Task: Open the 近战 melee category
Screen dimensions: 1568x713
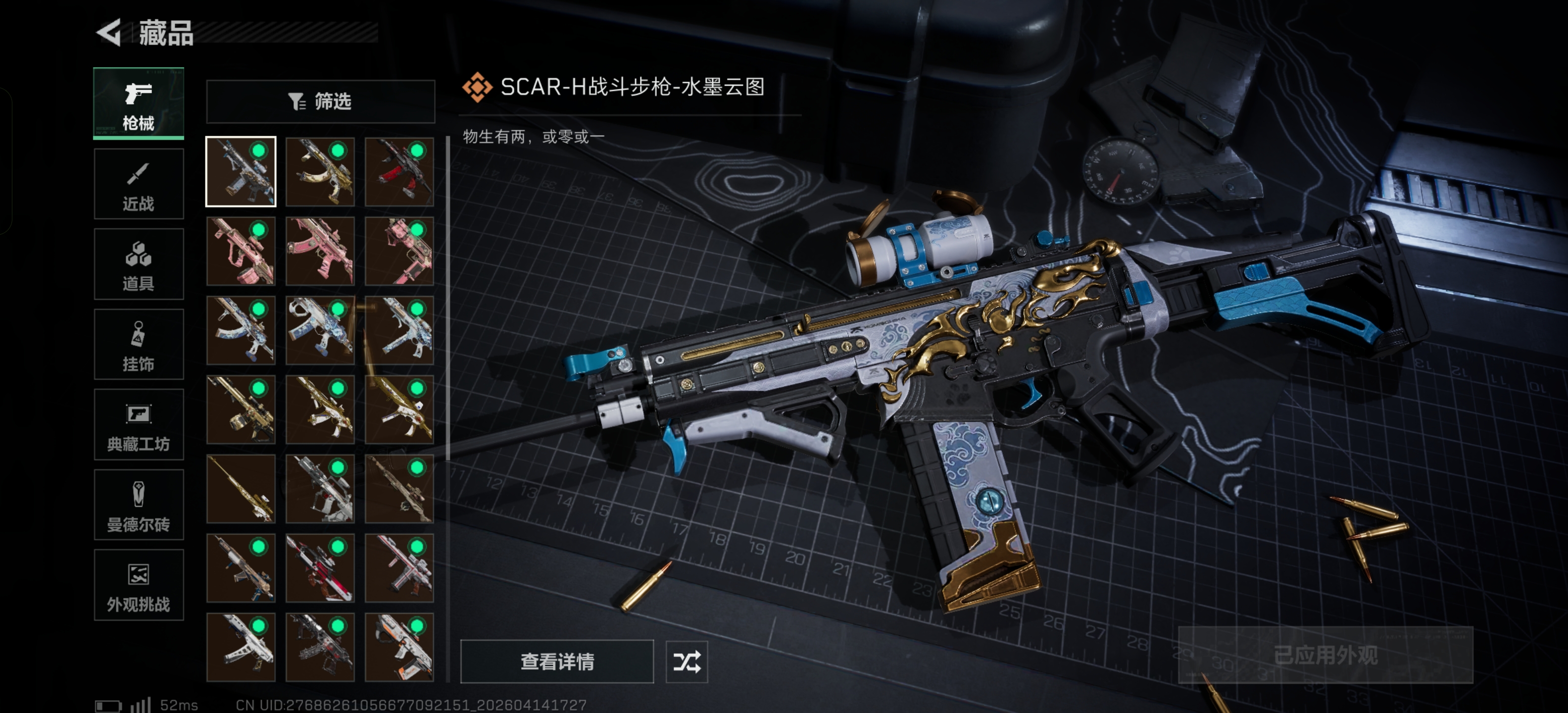Action: click(138, 184)
